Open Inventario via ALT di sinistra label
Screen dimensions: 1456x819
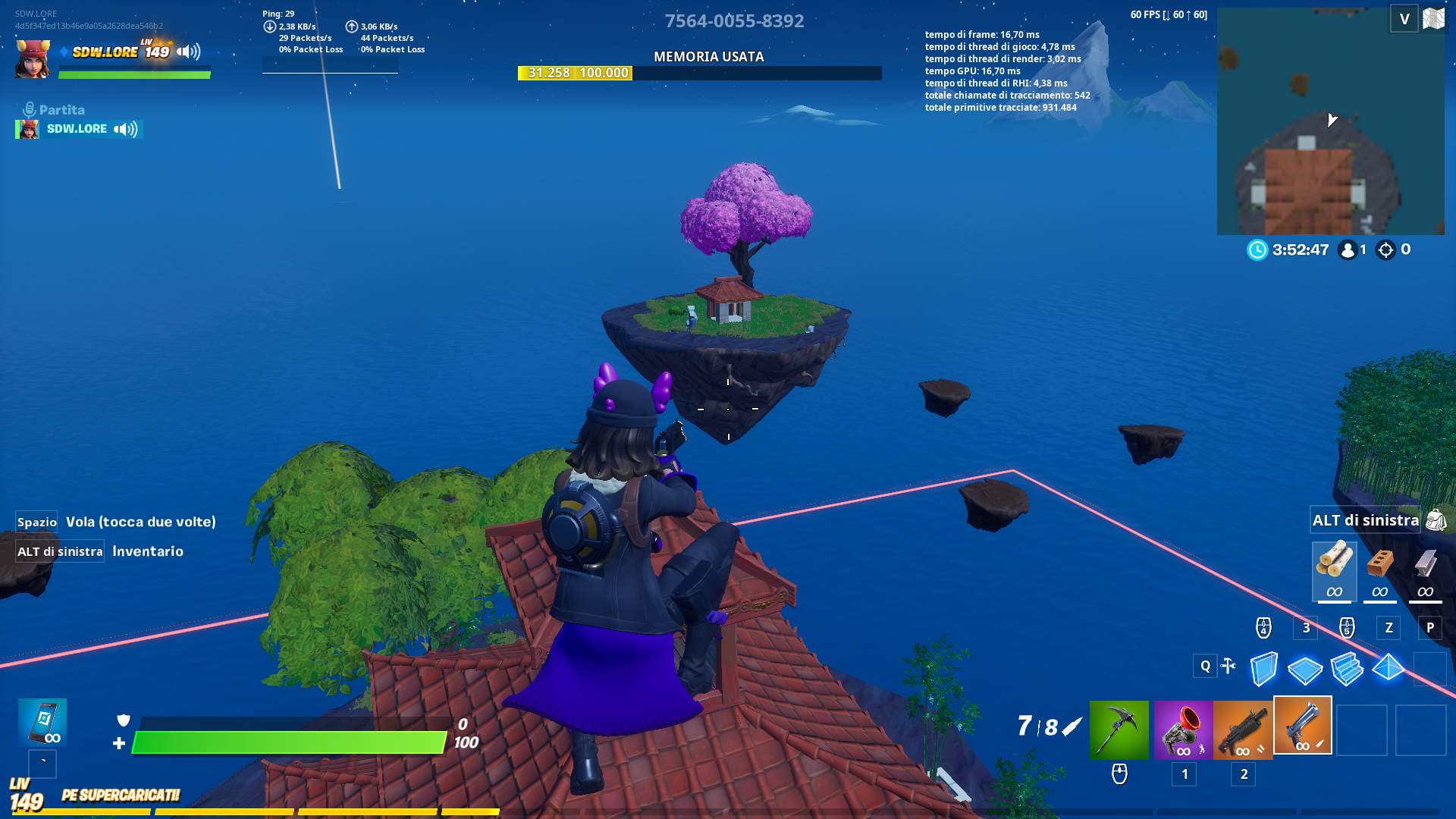(x=59, y=551)
